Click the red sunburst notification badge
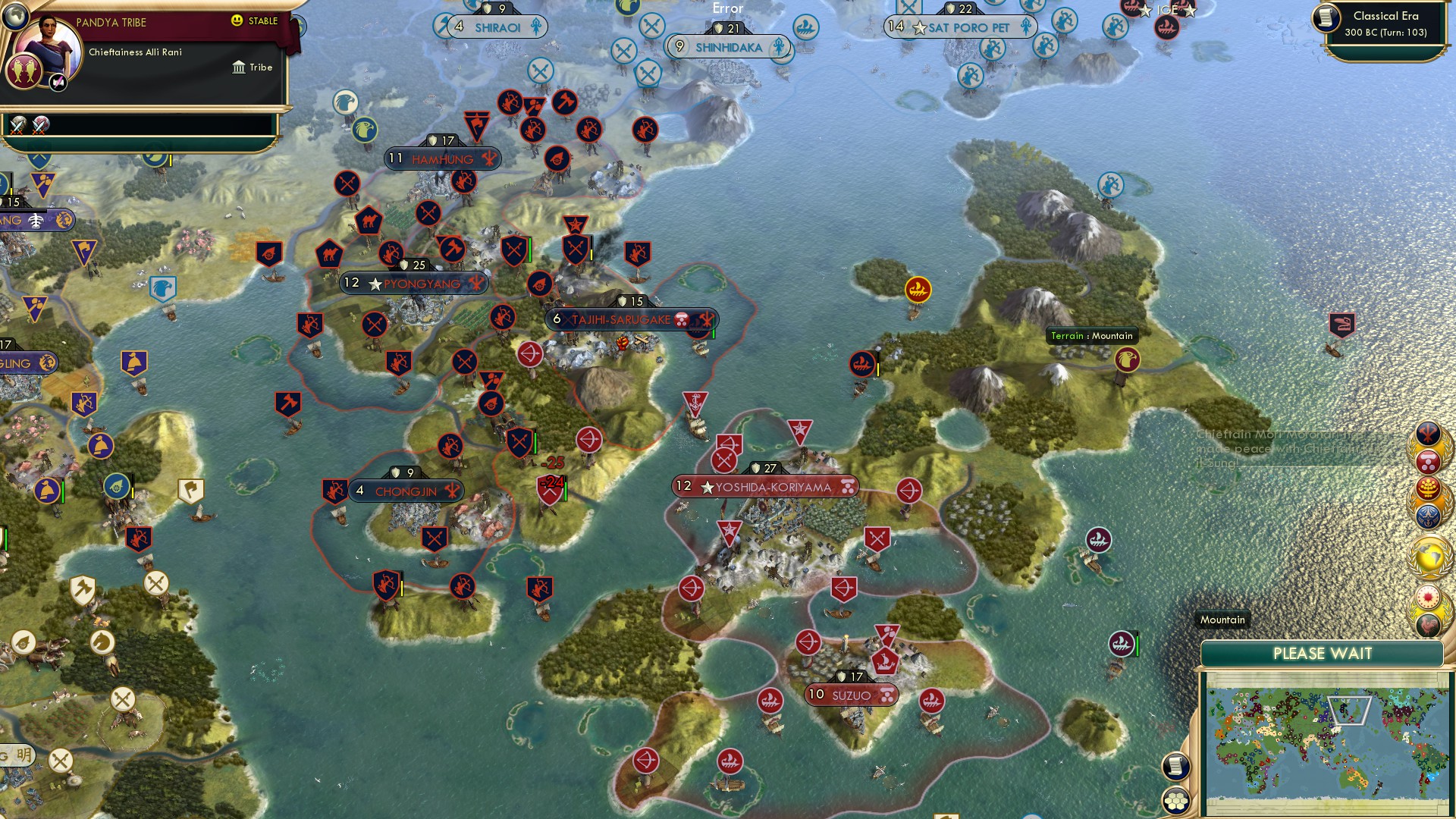Screen dimensions: 1456x819 point(1429,598)
